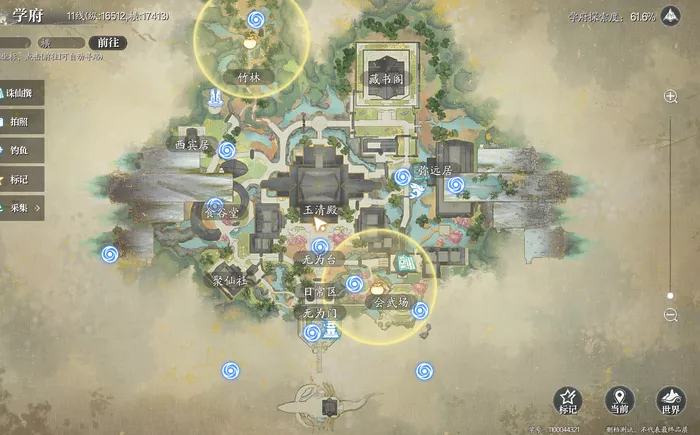Expand the 采集 (gathering) filter entry

coord(22,209)
